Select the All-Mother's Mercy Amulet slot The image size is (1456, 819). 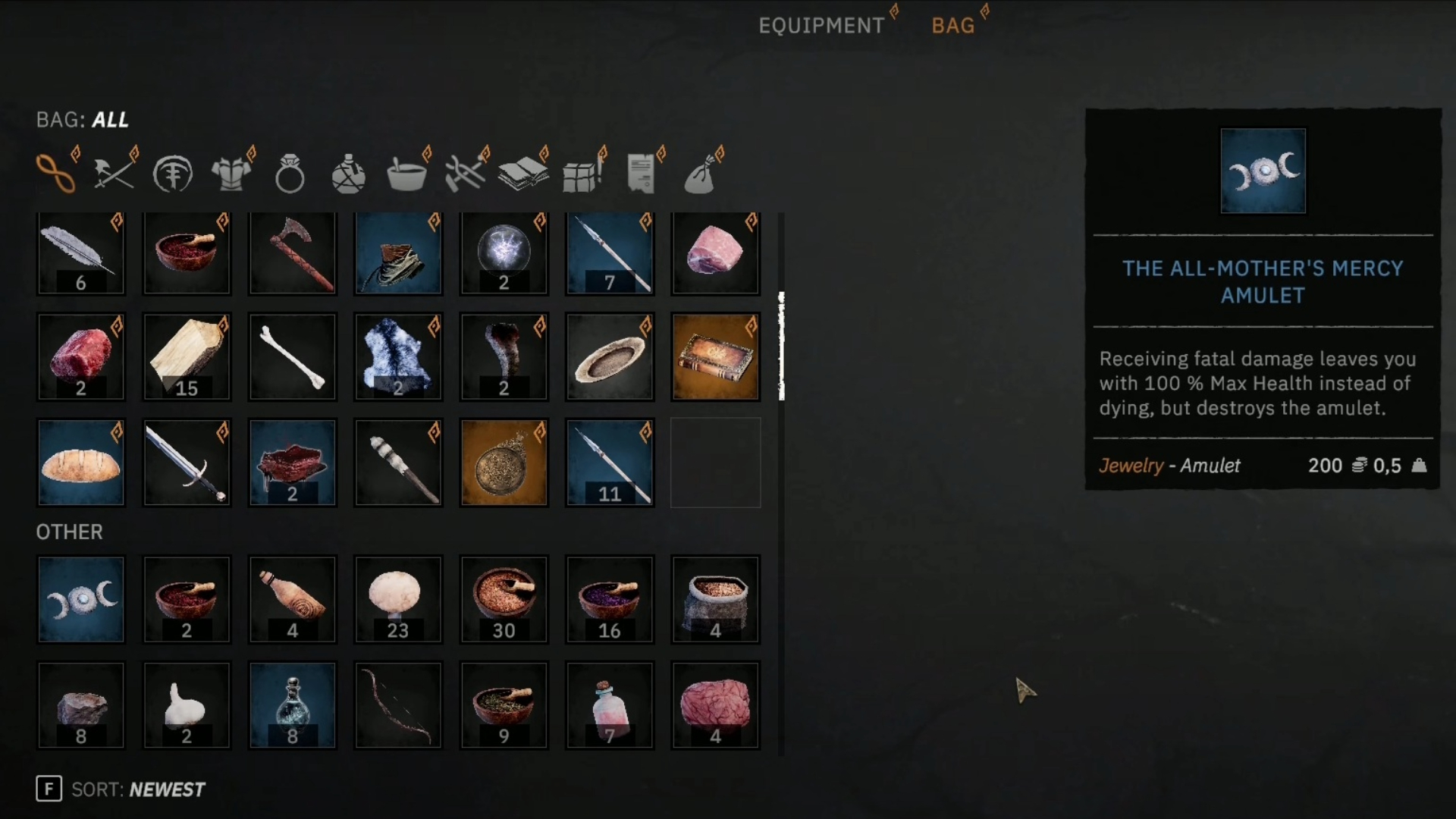81,600
